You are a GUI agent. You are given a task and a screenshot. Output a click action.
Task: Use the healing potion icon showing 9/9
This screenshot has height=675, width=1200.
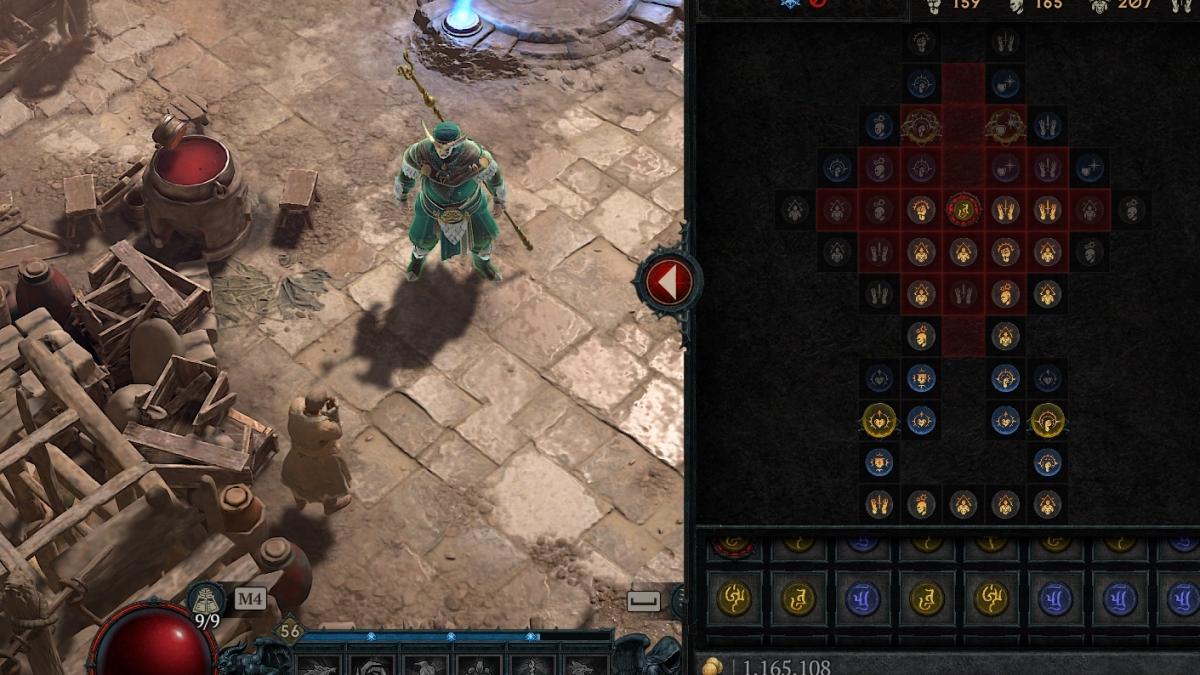[206, 600]
